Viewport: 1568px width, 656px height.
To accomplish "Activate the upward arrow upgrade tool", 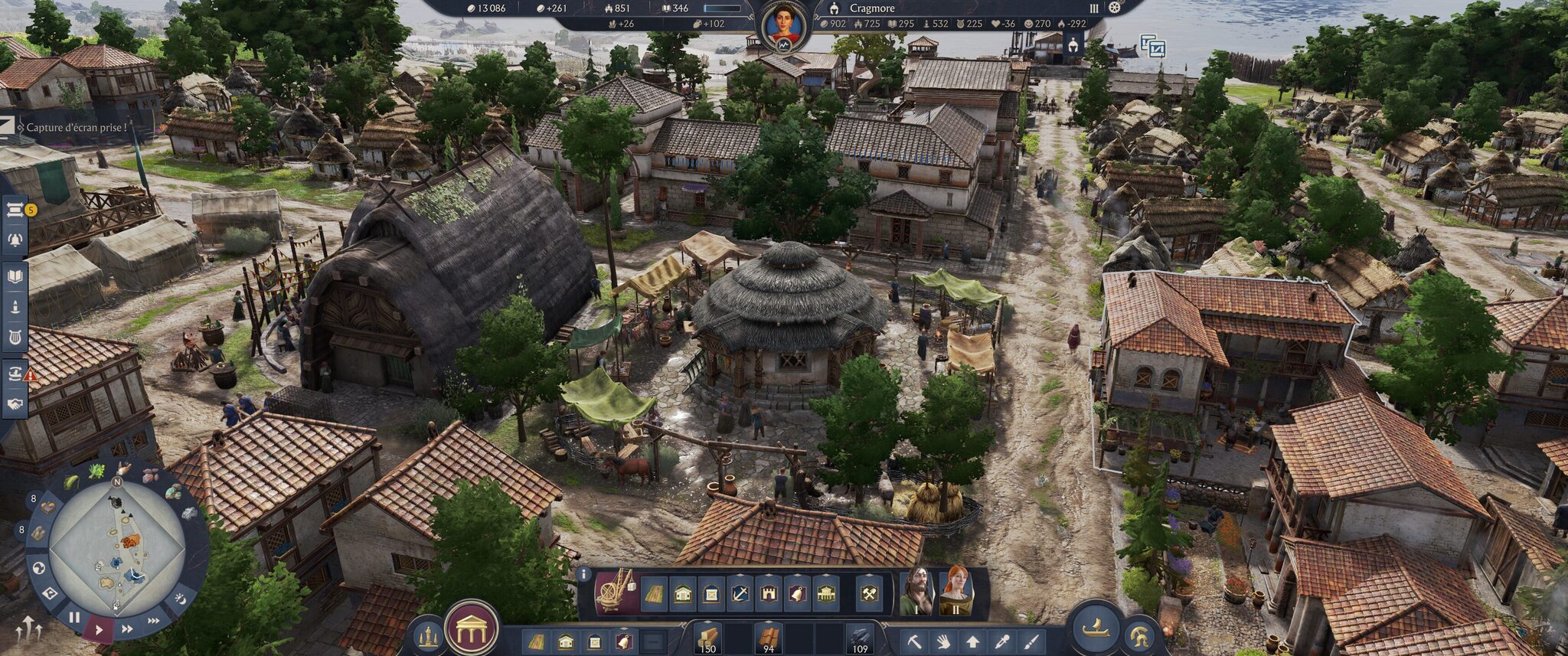I will click(972, 641).
